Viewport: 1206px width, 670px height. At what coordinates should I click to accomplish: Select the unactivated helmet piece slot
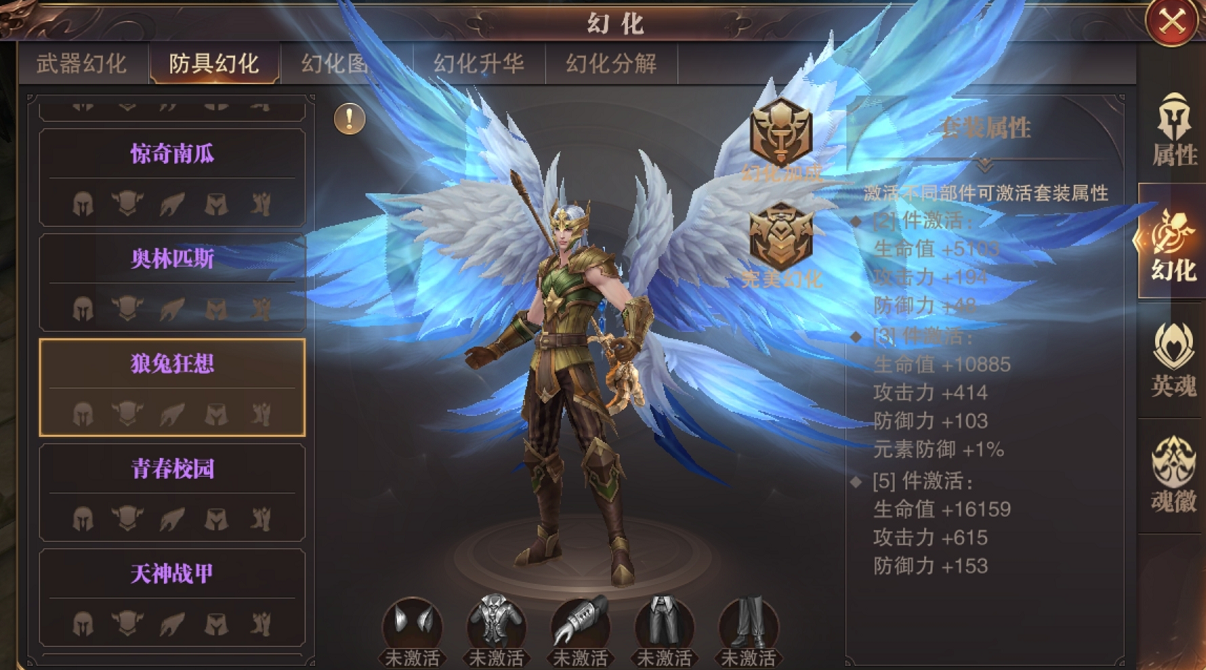(412, 624)
